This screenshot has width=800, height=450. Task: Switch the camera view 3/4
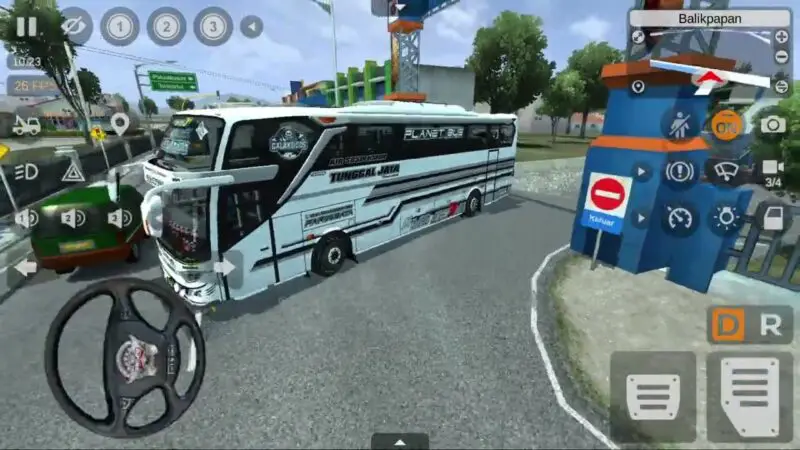773,172
